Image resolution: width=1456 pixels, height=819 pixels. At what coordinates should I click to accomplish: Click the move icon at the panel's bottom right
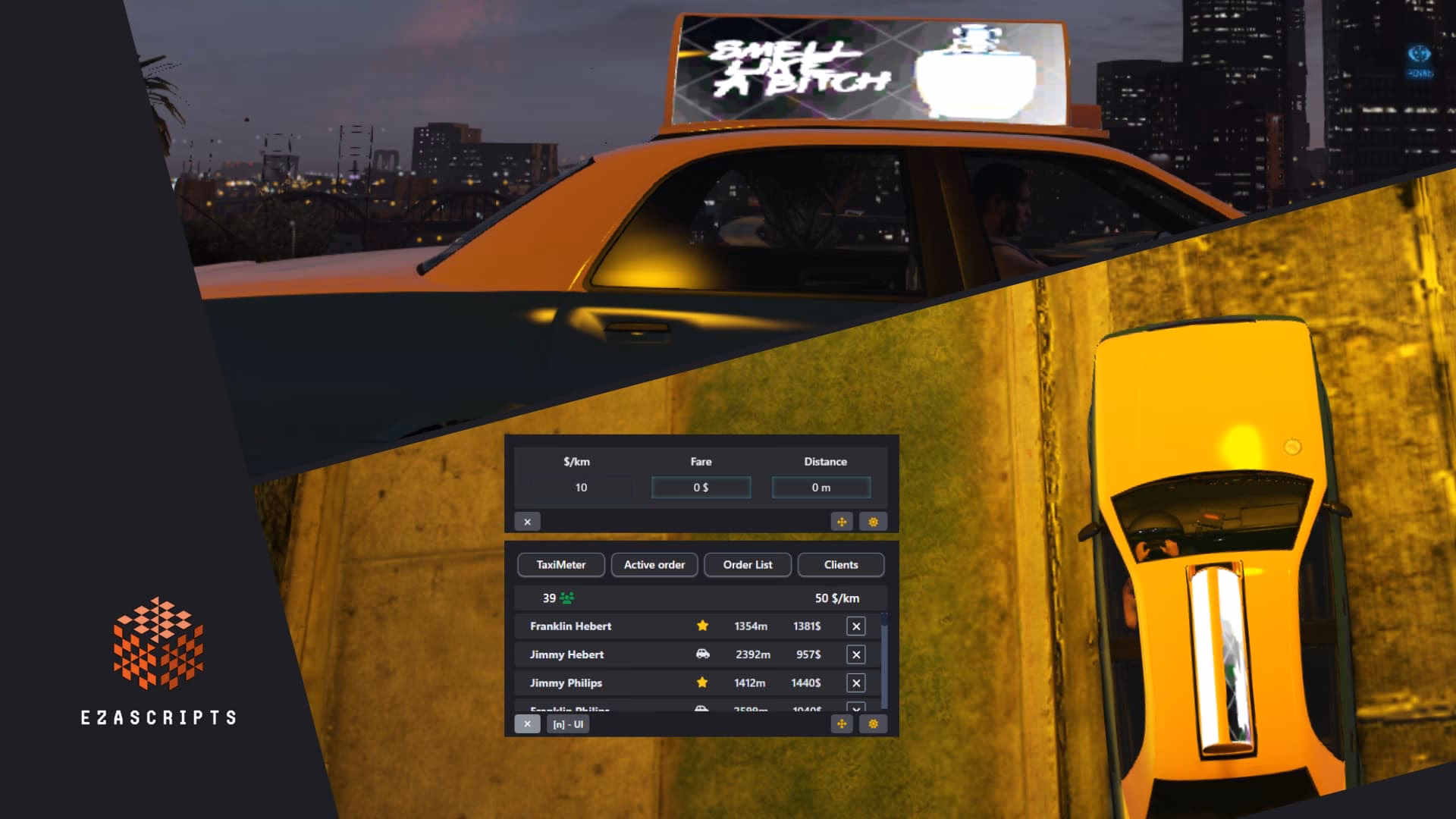tap(843, 724)
